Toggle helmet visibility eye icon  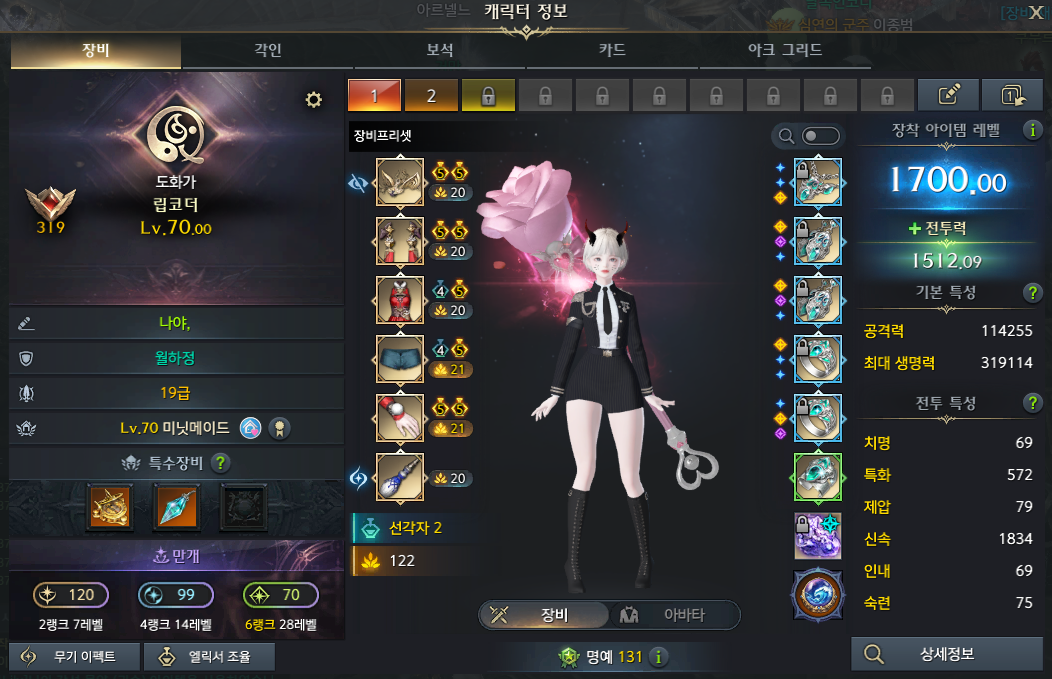(x=358, y=183)
